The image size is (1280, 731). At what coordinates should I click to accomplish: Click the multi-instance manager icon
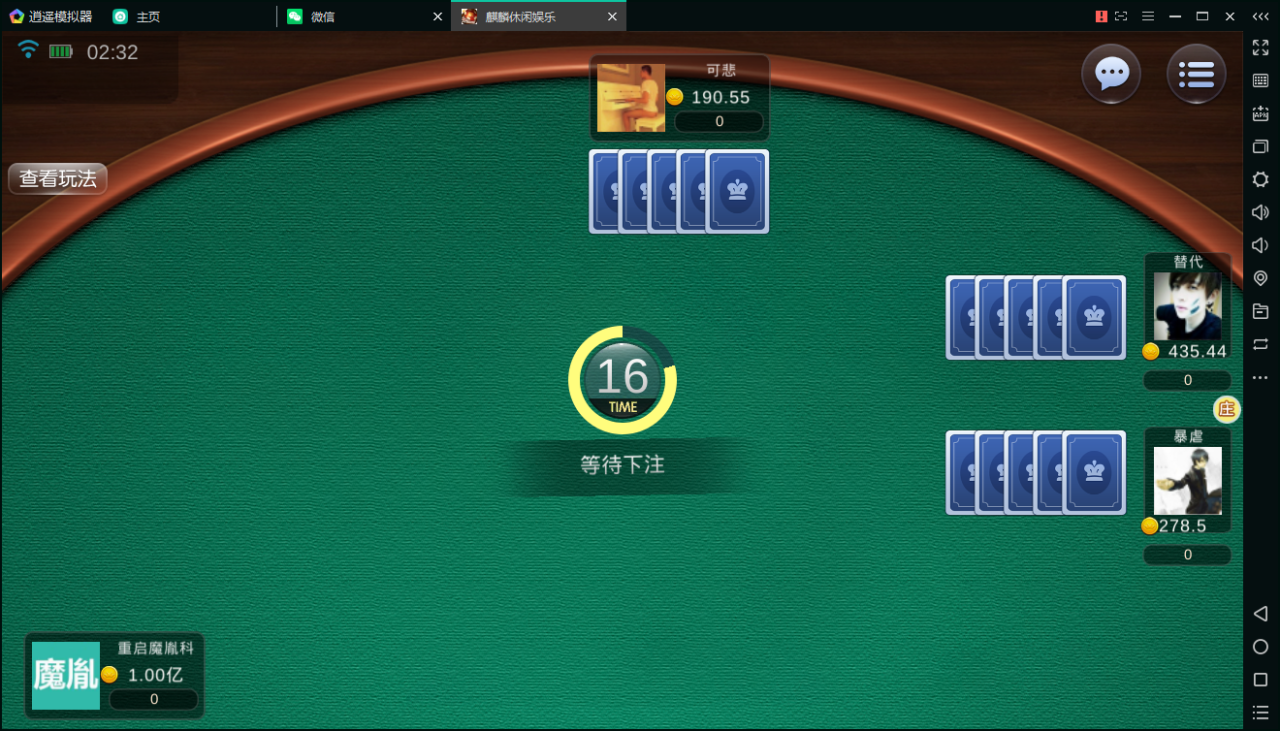click(x=1260, y=146)
